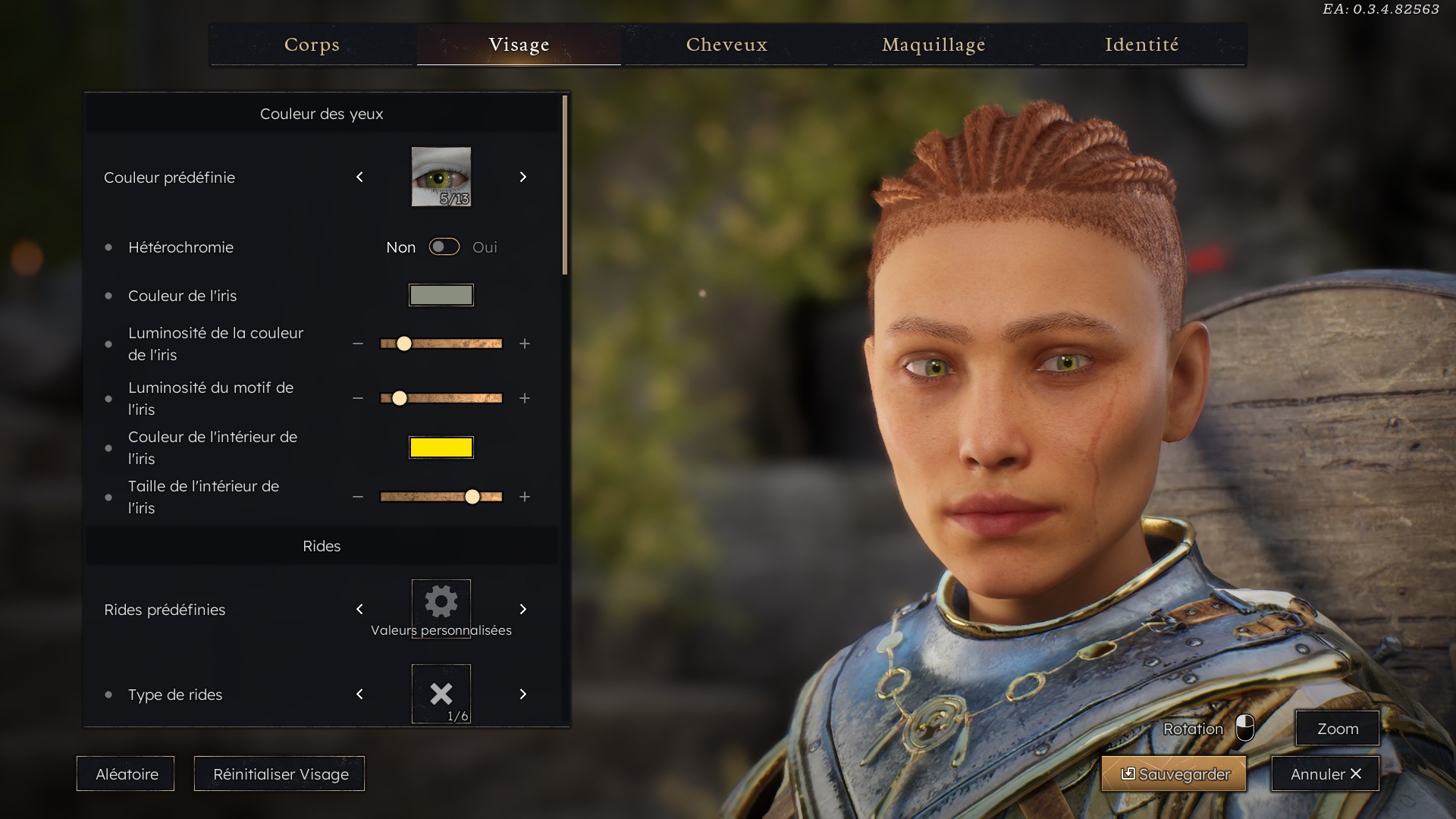Open the Cheveux tab

click(x=726, y=45)
